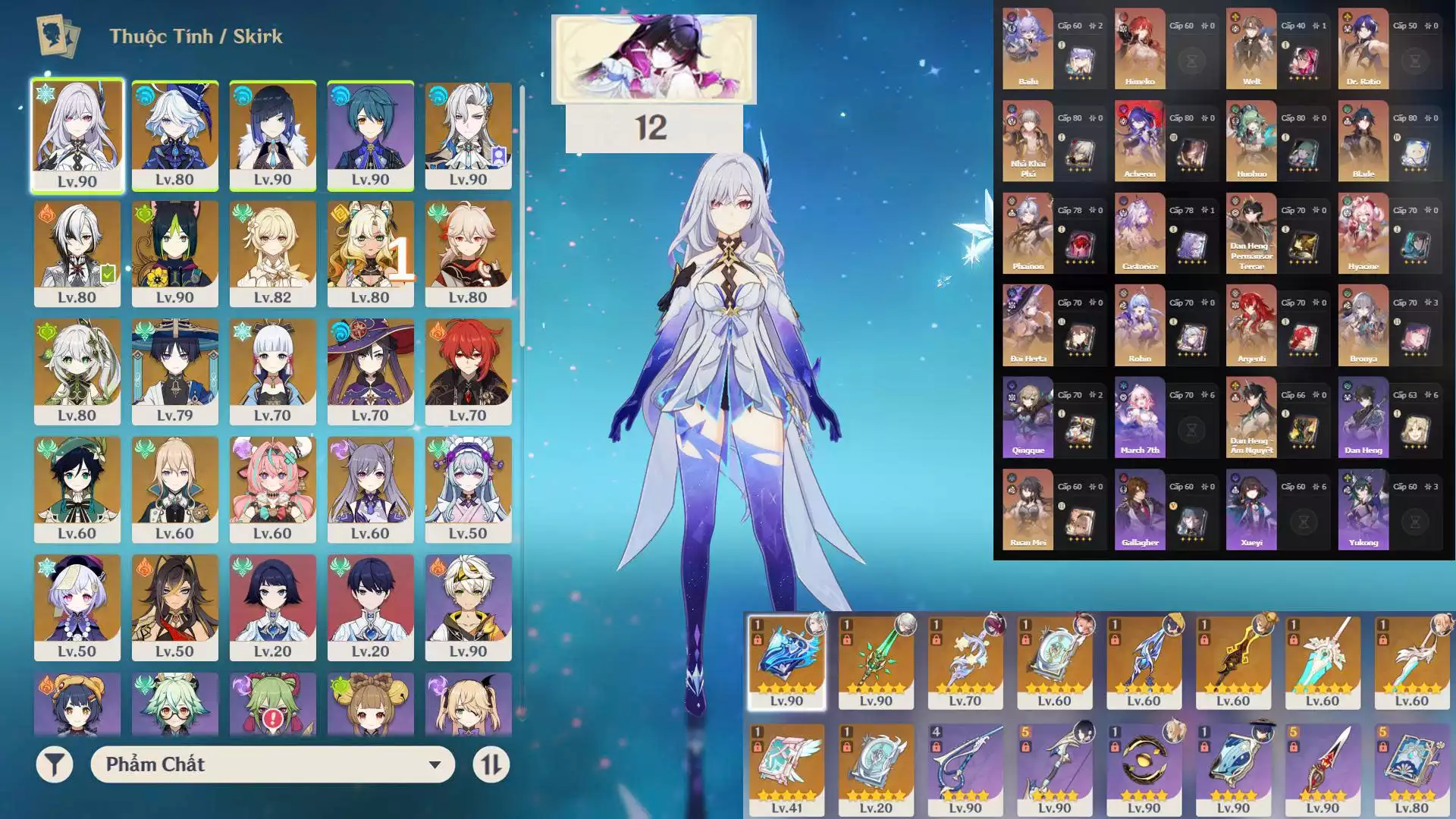Screen dimensions: 1456x819
Task: Select Venti's Lv.60 portrait
Action: click(x=77, y=489)
